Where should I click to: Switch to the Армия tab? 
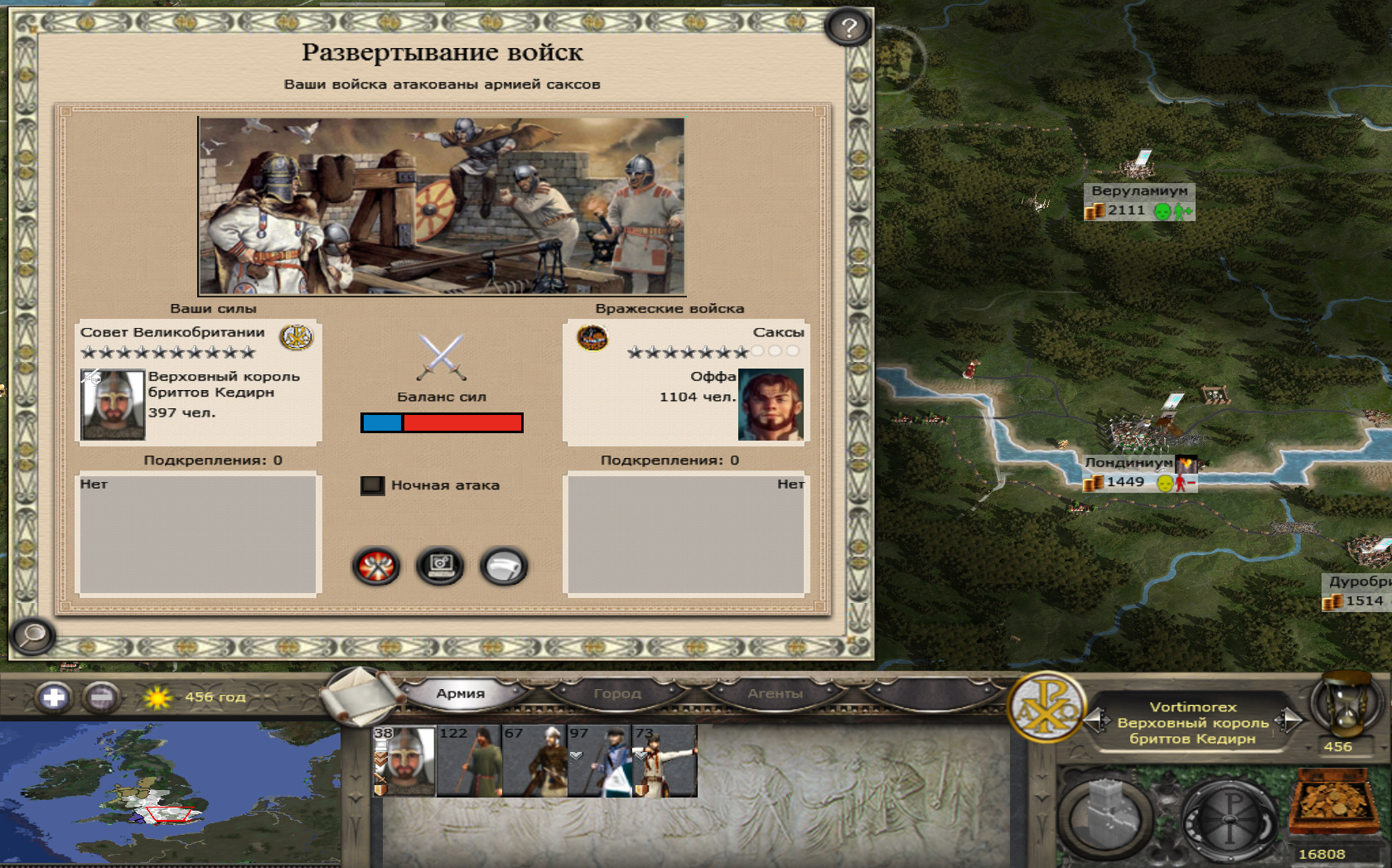click(x=461, y=694)
